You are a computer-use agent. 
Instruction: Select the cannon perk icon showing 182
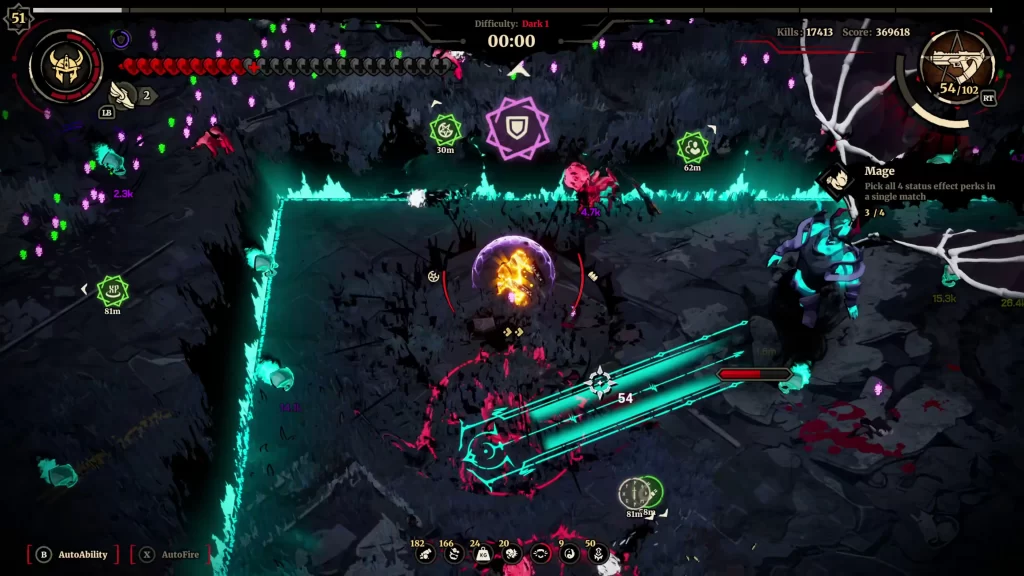pos(426,554)
